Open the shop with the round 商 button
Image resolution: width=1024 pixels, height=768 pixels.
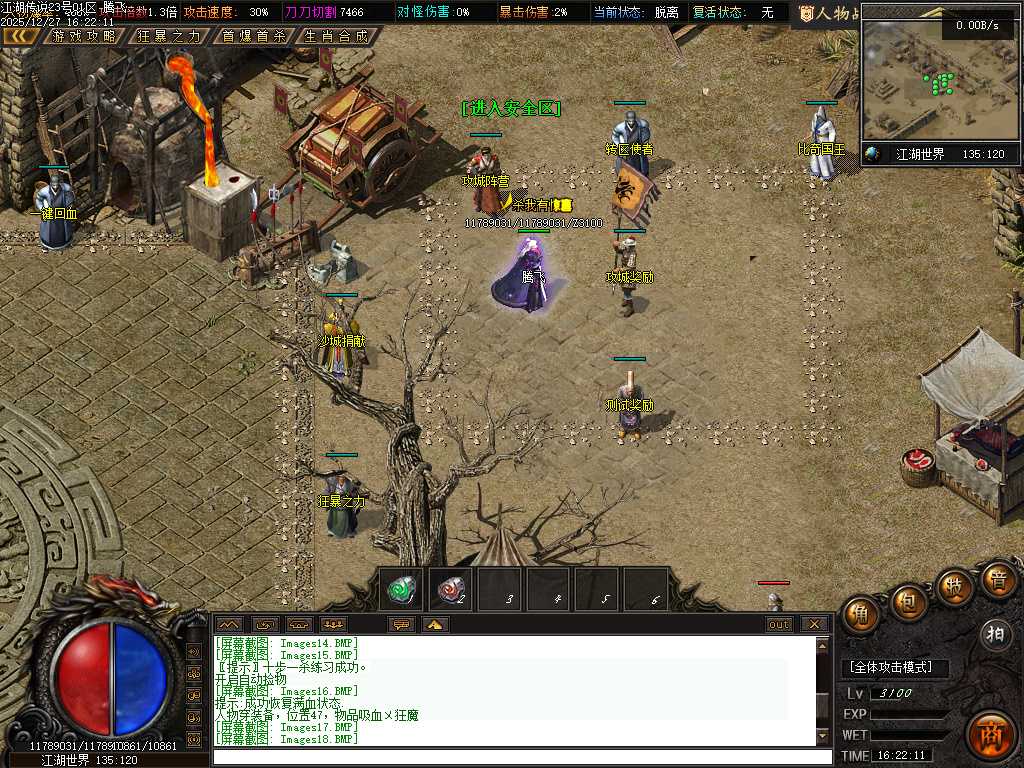coord(991,736)
